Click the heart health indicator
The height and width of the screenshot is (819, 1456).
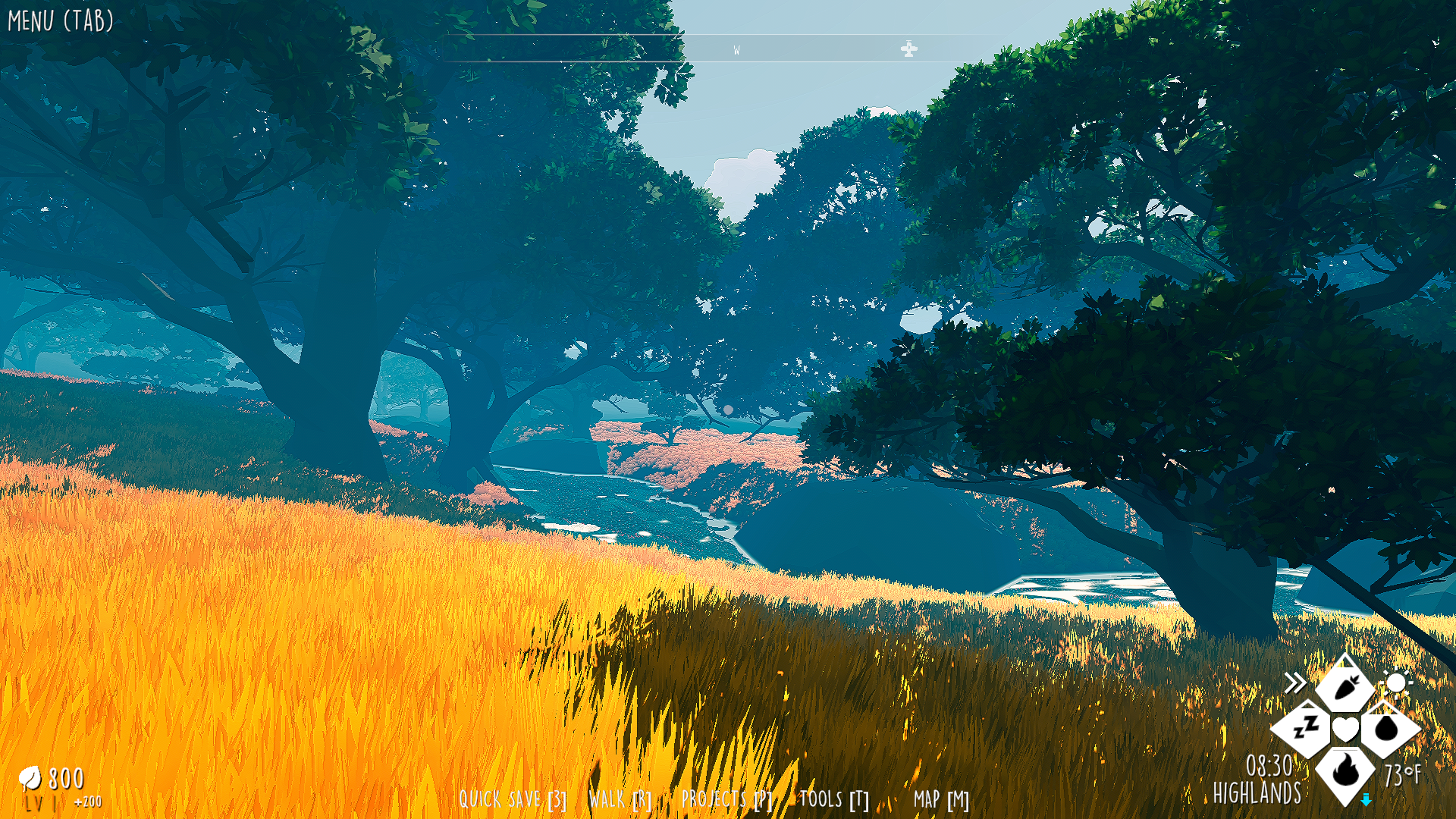1345,729
